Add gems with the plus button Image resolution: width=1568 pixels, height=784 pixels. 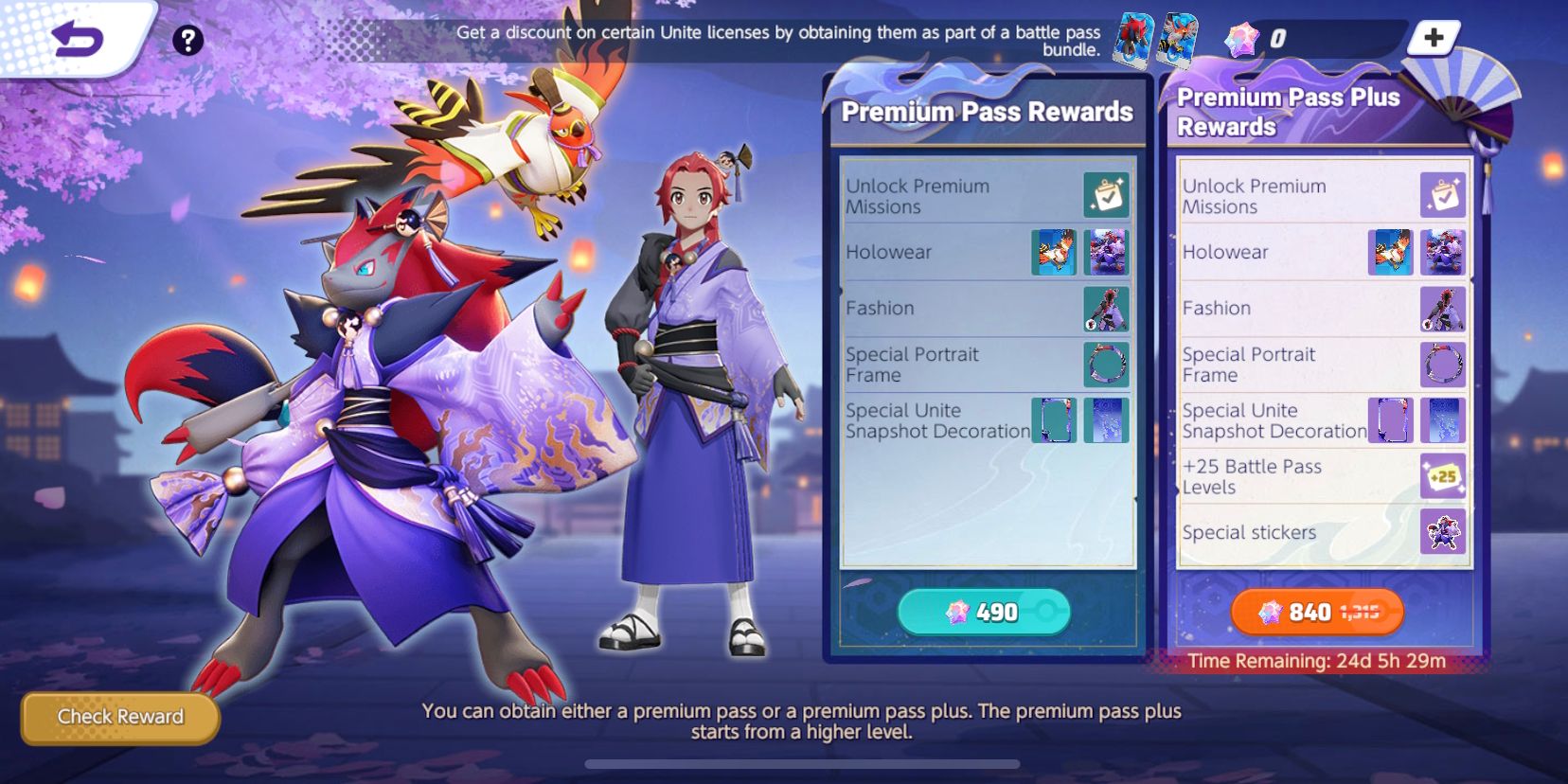click(x=1433, y=38)
